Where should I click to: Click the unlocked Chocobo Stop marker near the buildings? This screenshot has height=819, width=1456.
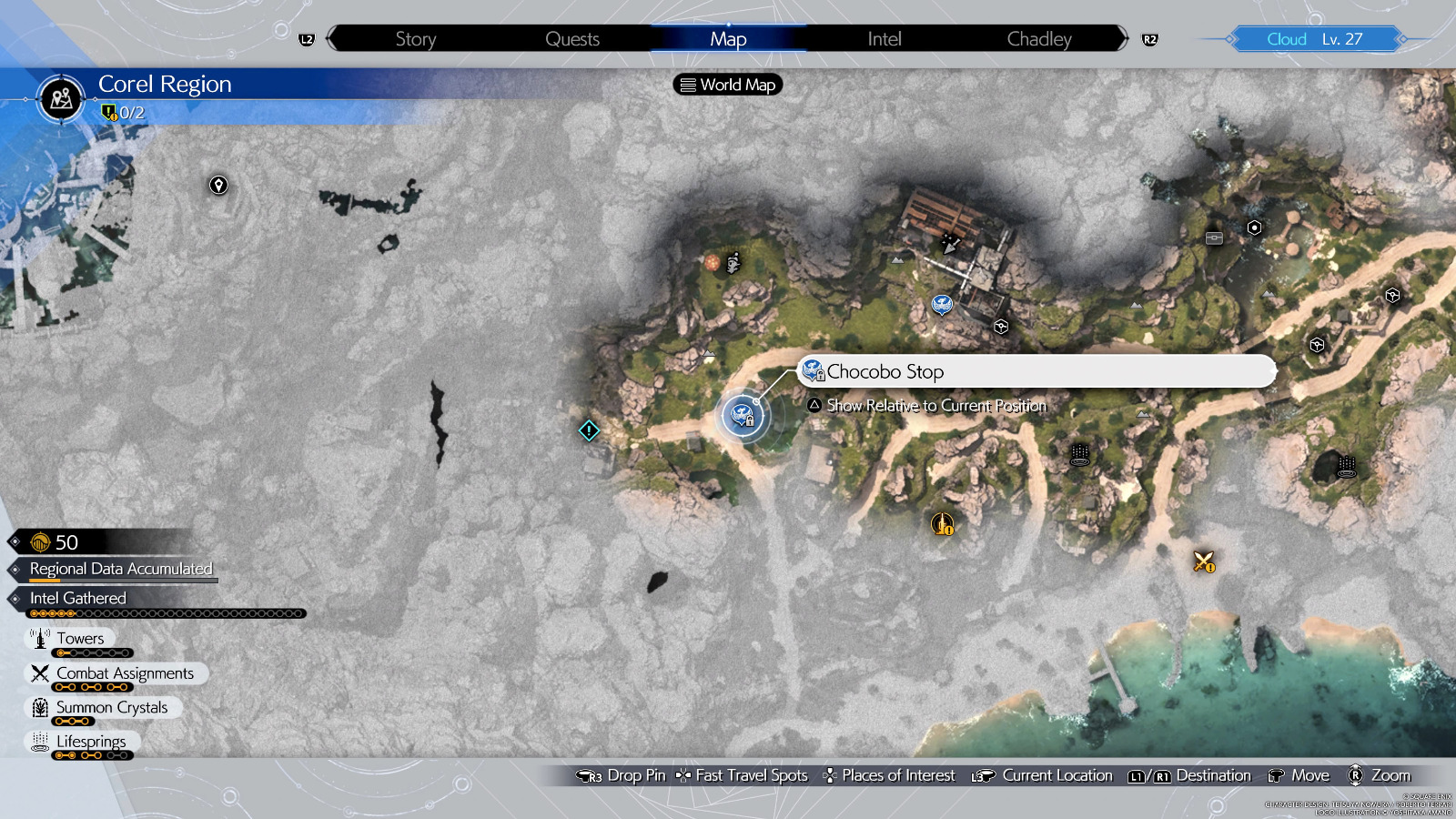942,304
